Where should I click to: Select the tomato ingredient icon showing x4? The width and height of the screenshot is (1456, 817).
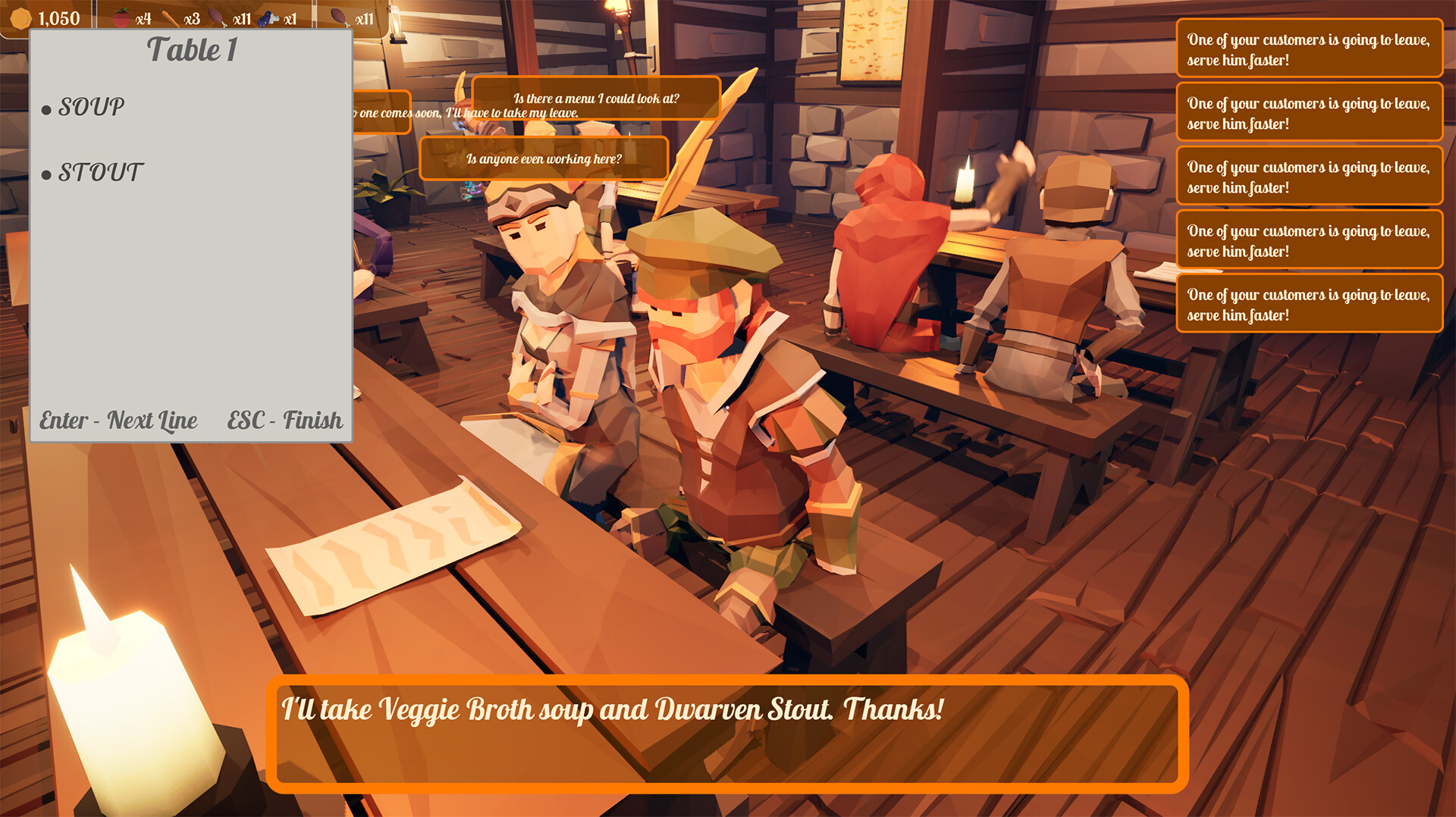[x=121, y=18]
